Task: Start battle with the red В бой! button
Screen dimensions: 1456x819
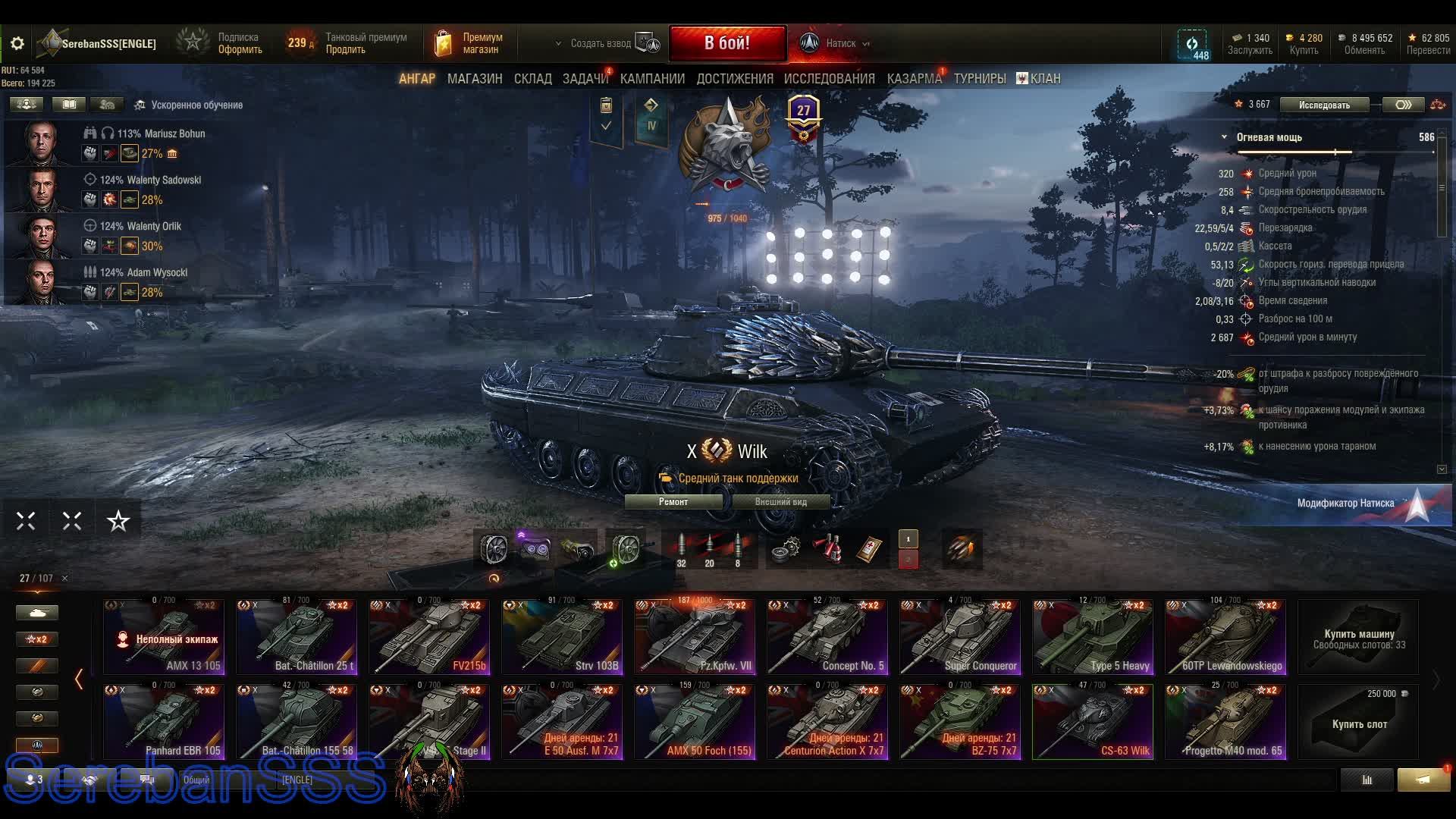Action: (x=726, y=43)
